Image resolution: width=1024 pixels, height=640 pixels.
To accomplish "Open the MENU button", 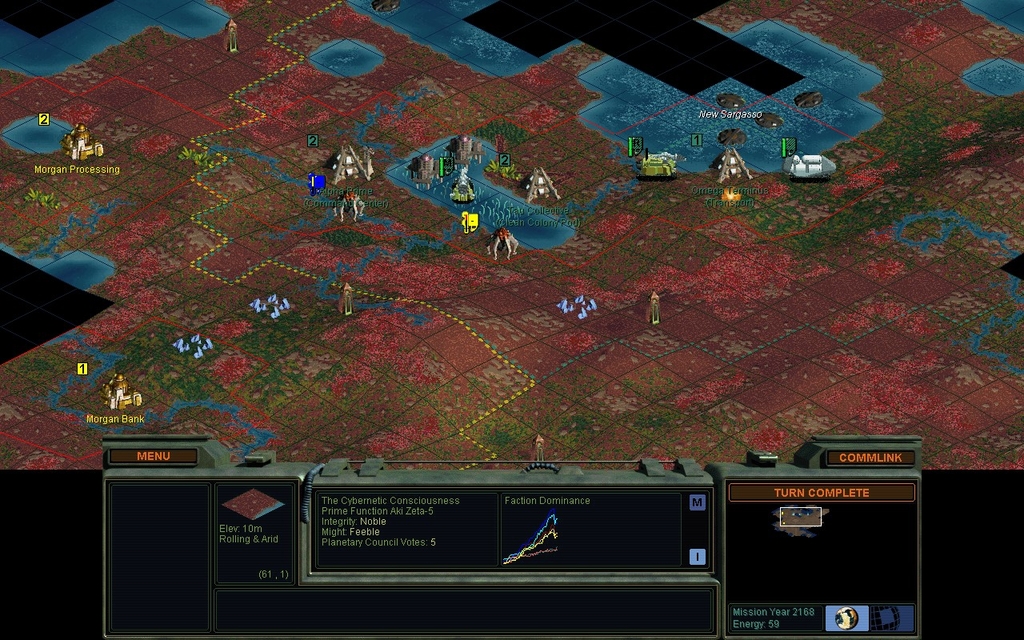I will (x=153, y=456).
